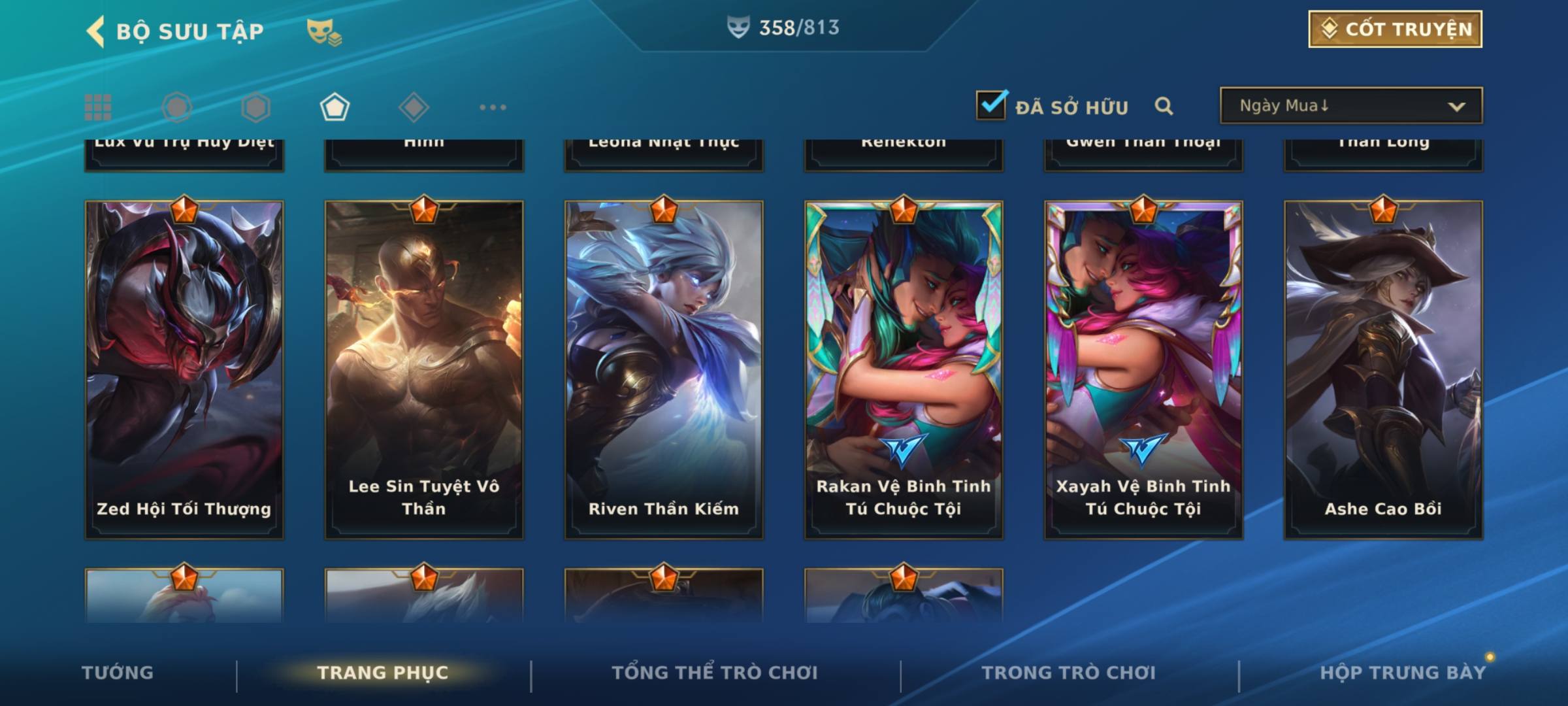The image size is (1568, 706).
Task: Choose the highlighted pentagon rarity filter
Action: pos(335,107)
